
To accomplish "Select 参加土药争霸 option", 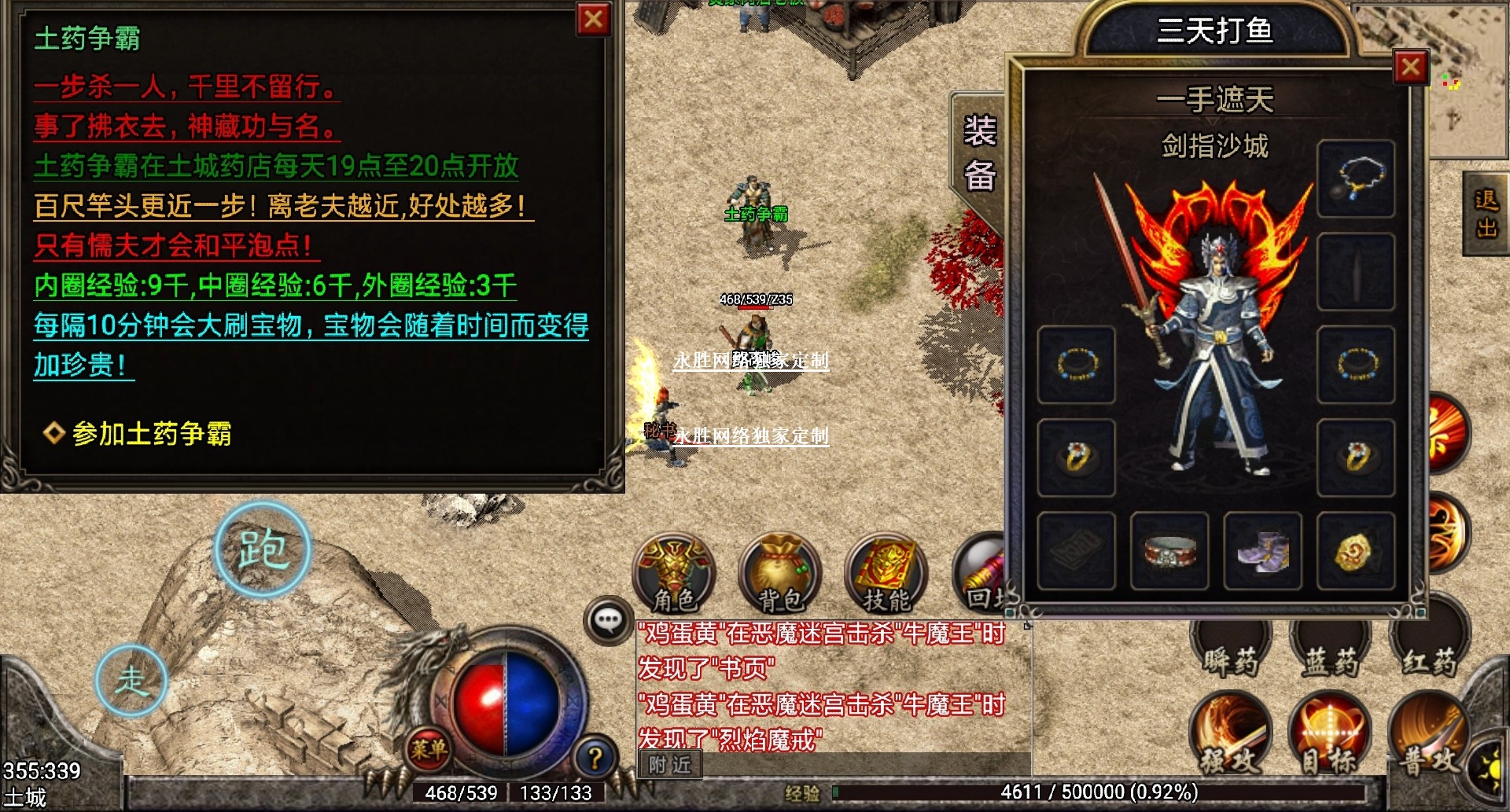I will (151, 433).
